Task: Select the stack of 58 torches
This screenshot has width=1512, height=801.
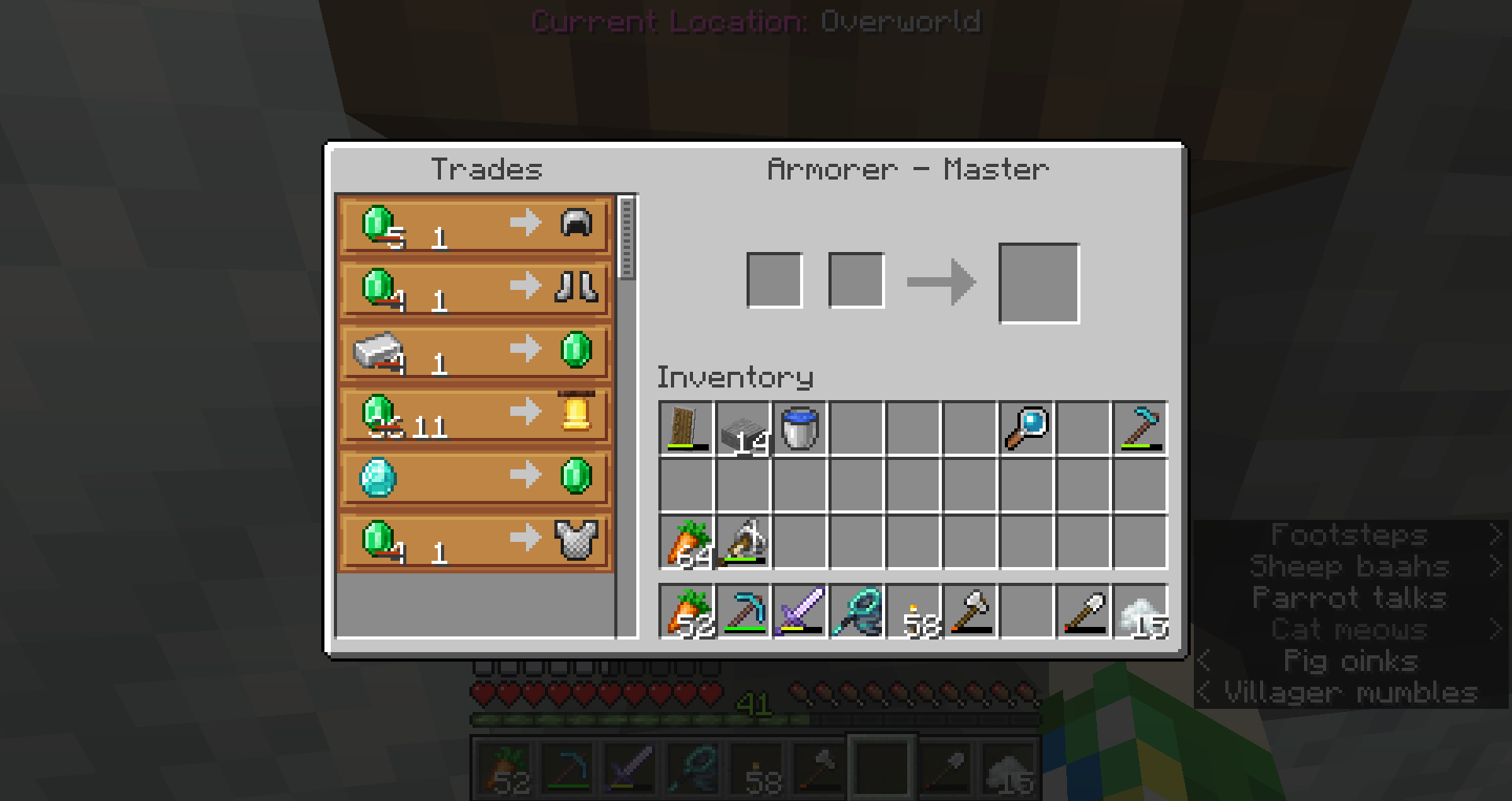Action: 913,611
